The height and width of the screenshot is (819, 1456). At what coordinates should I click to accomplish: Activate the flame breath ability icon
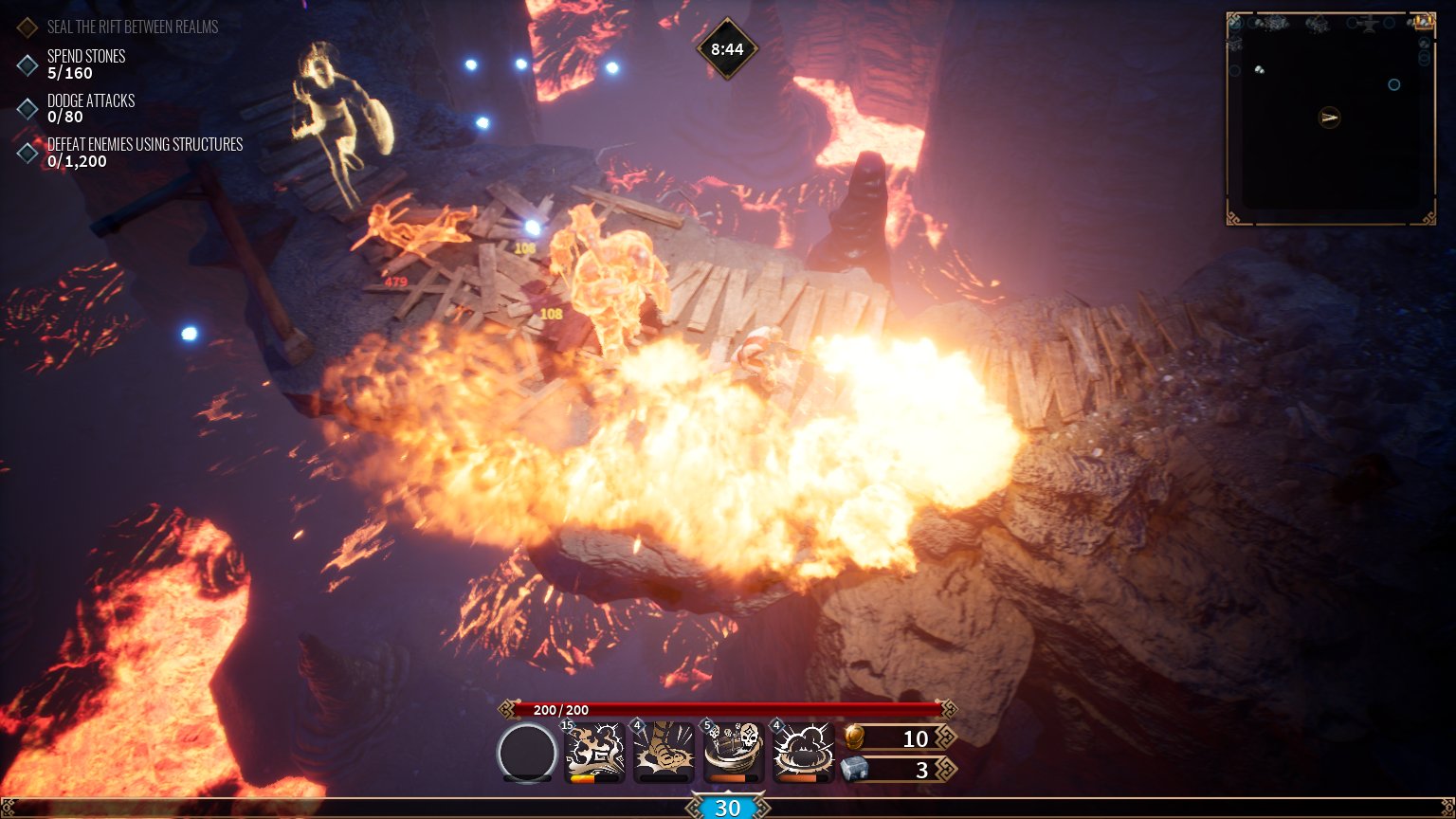pyautogui.click(x=595, y=751)
